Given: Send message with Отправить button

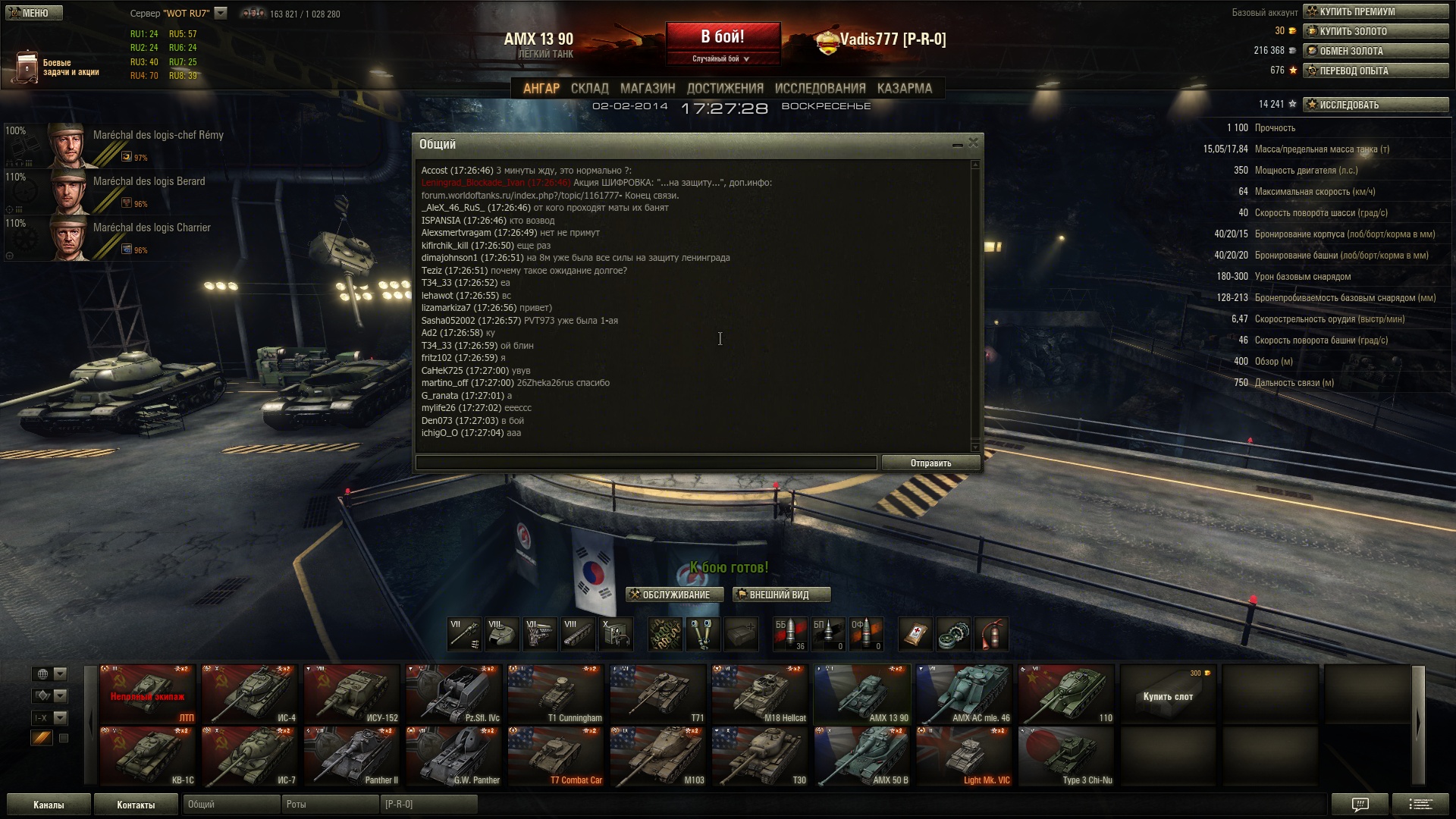Looking at the screenshot, I should 930,463.
